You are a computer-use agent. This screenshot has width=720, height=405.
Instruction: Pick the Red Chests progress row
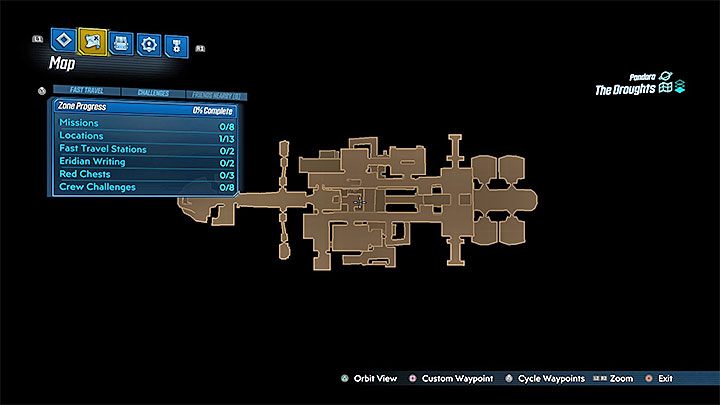click(x=145, y=174)
